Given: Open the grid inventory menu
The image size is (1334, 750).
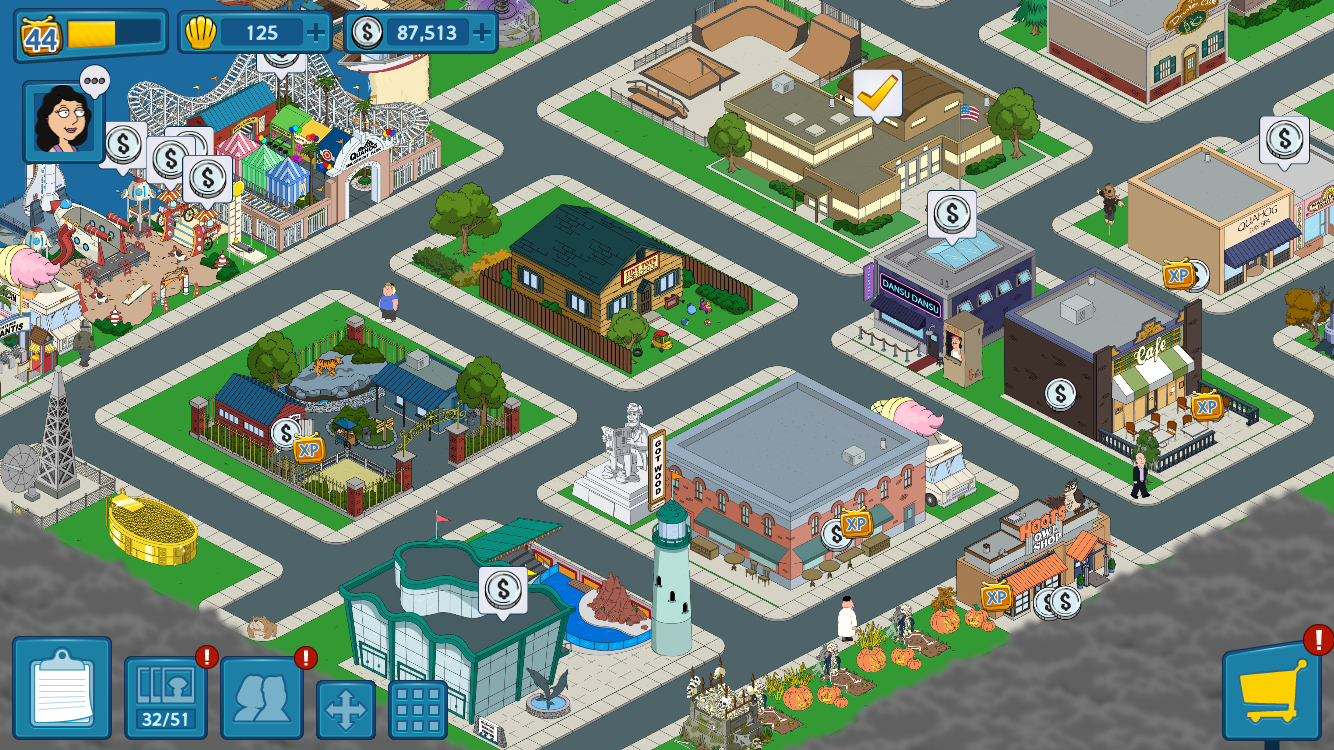Looking at the screenshot, I should coord(418,709).
